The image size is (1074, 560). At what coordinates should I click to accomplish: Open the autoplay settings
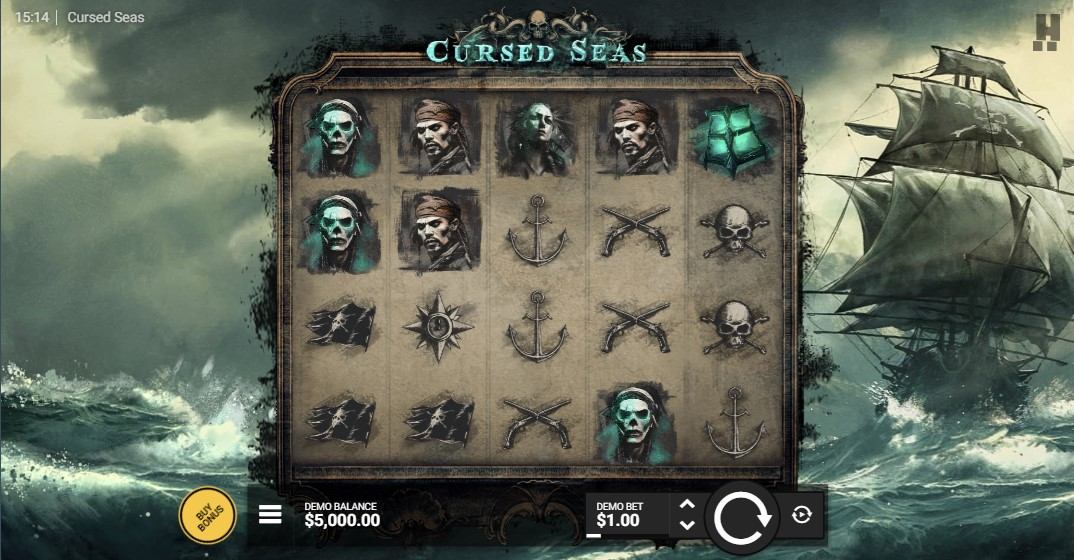point(801,515)
